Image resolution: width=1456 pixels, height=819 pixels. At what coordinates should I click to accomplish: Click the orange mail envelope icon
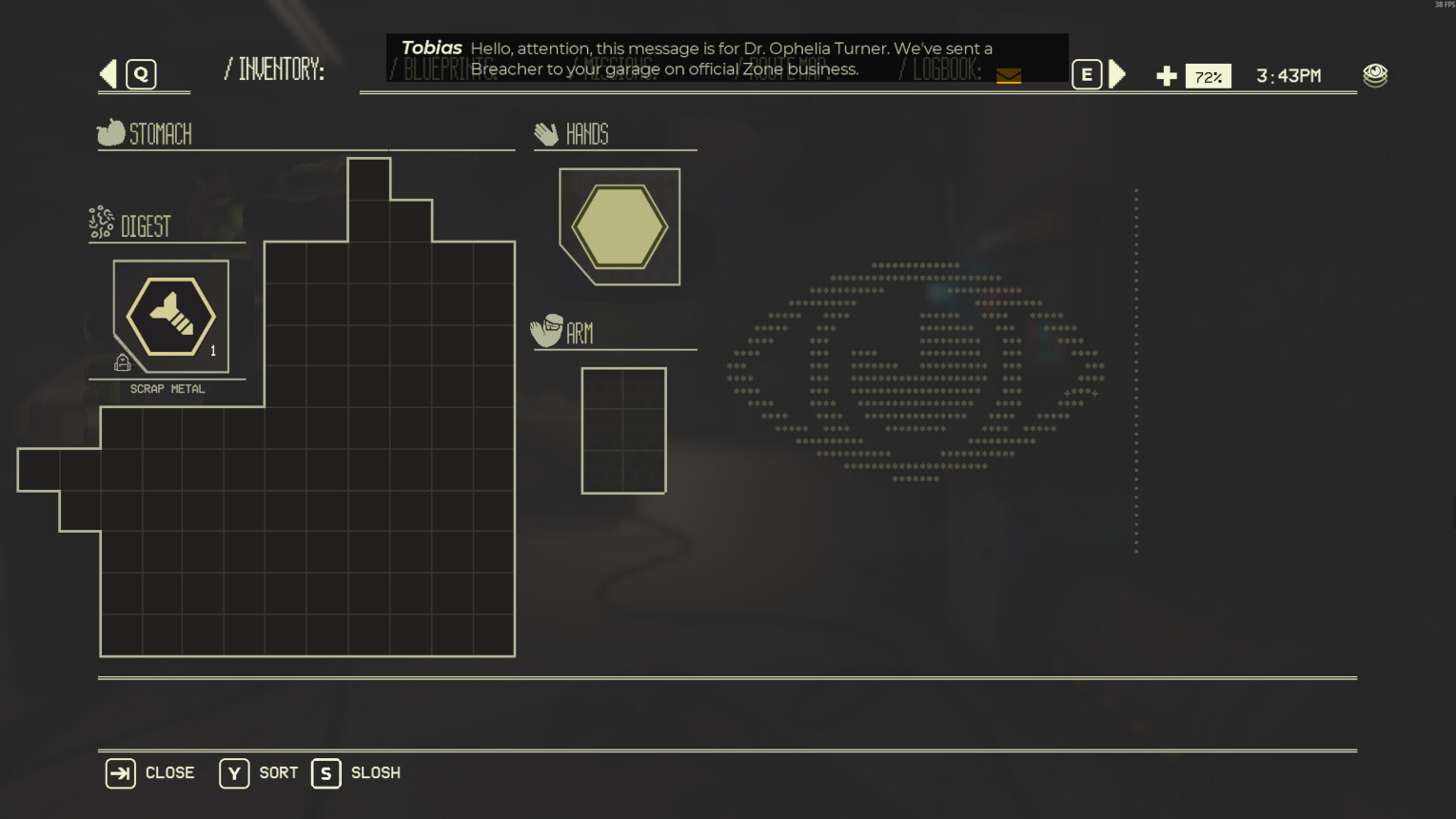1009,76
